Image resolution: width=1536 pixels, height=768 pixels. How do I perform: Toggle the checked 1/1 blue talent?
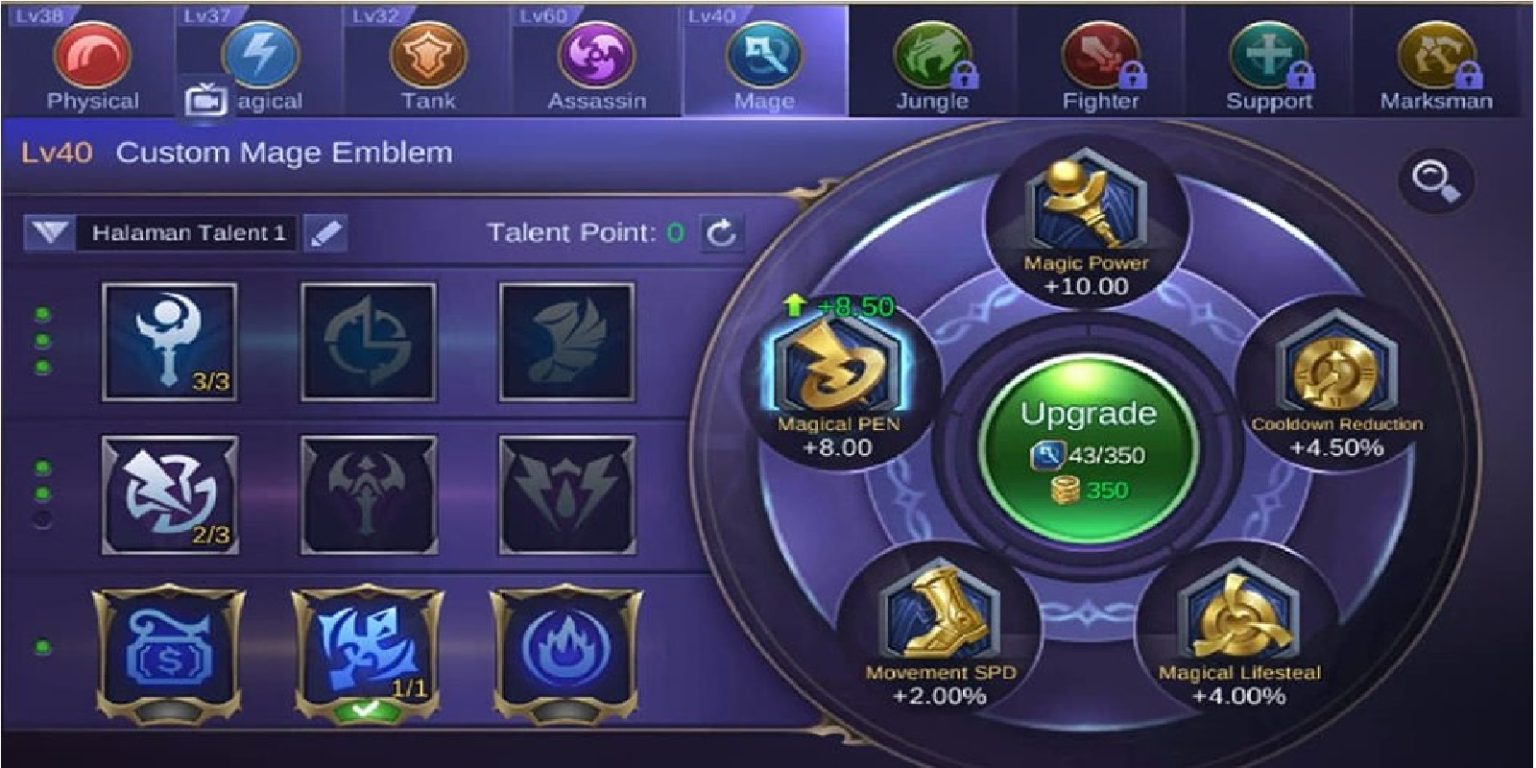click(x=368, y=649)
